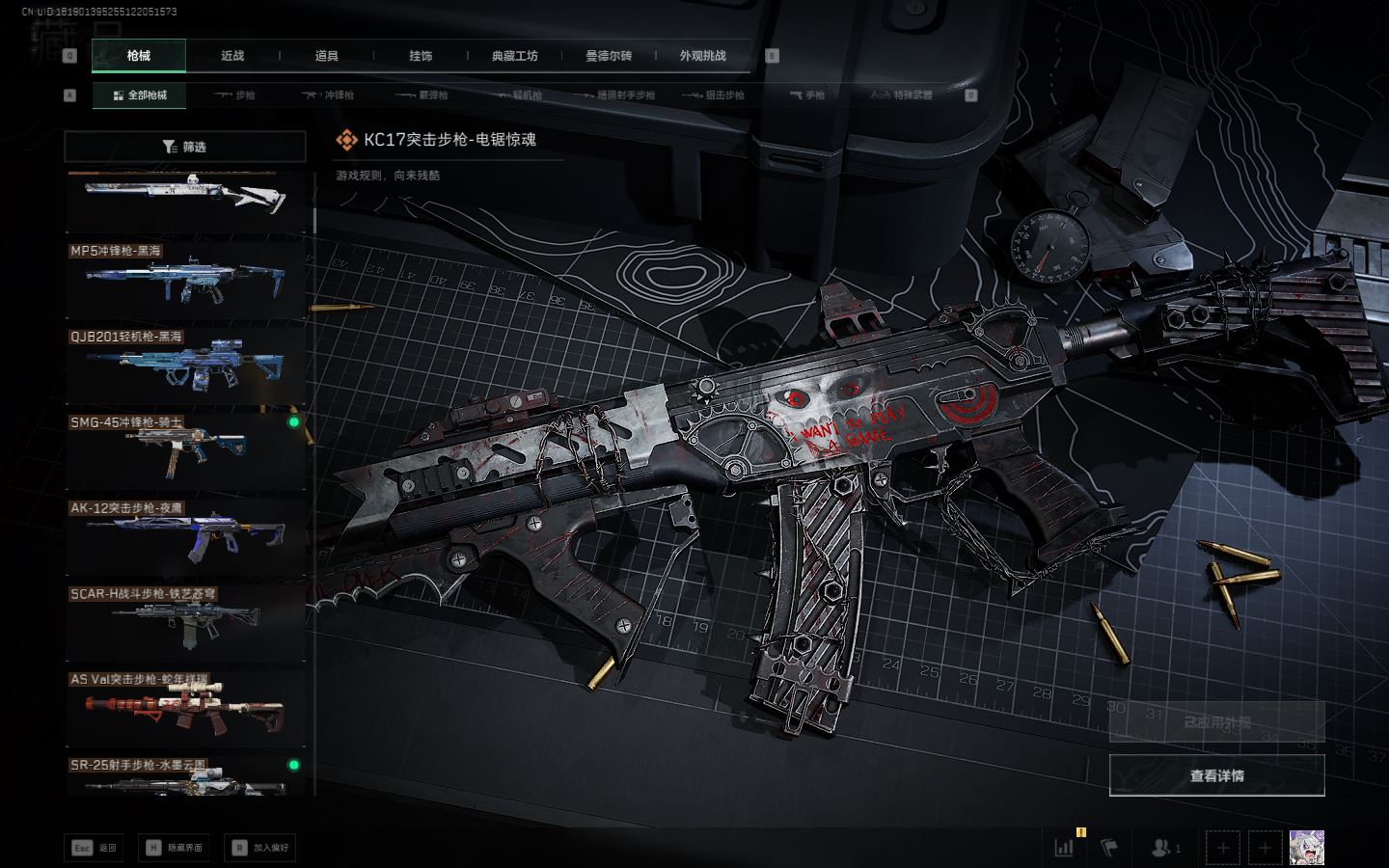This screenshot has height=868, width=1389.
Task: Click the 查看详情 view details button
Action: click(x=1216, y=775)
